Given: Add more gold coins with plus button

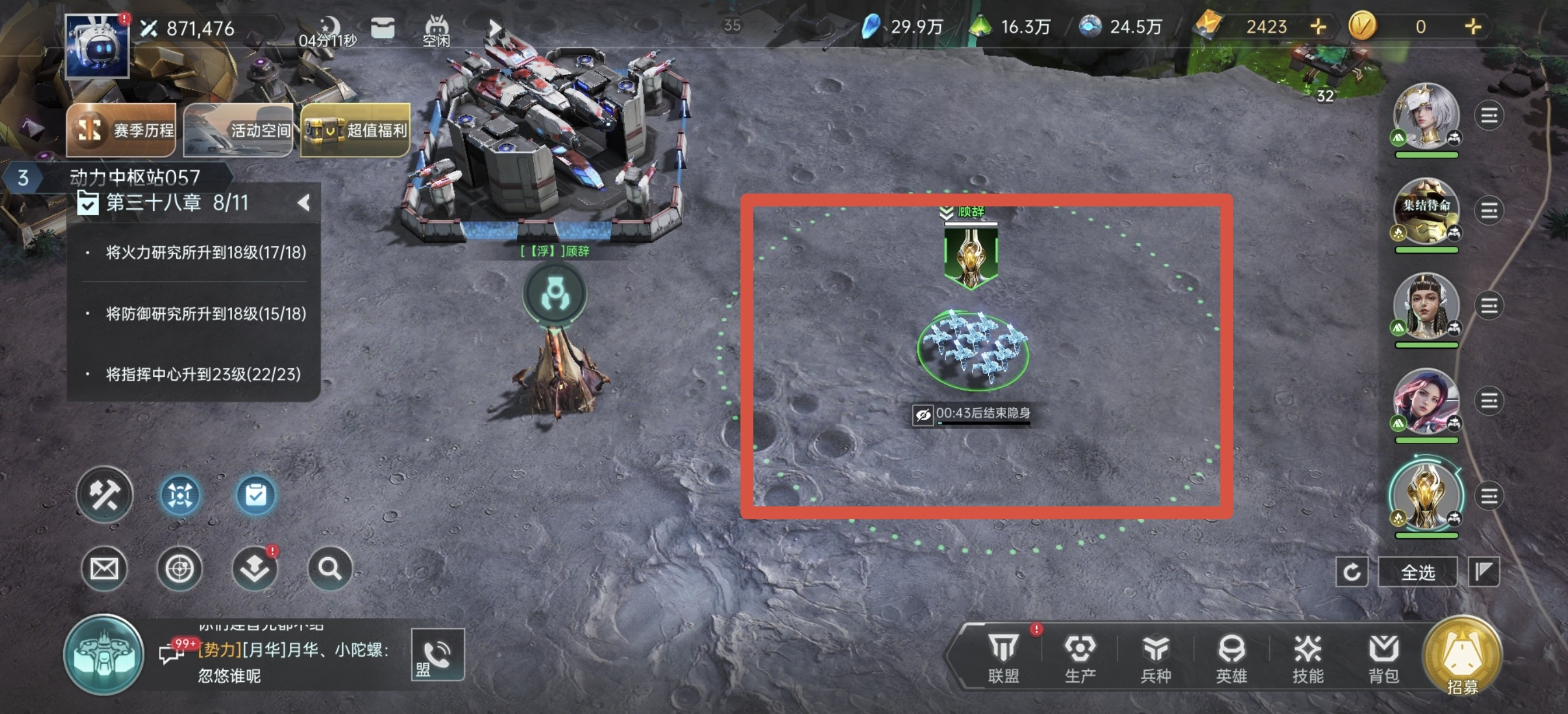Looking at the screenshot, I should pyautogui.click(x=1472, y=26).
